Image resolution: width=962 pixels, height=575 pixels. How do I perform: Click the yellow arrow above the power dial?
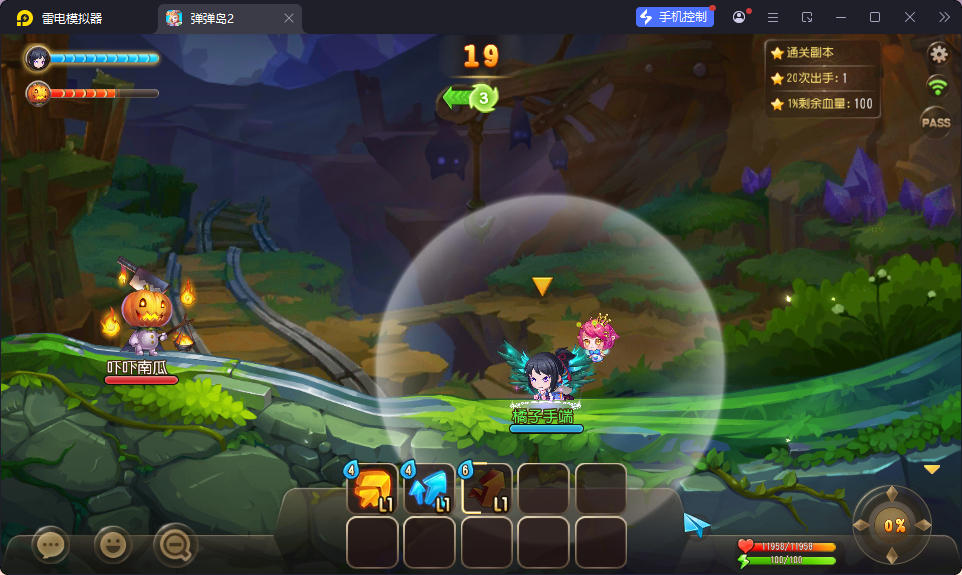pos(932,469)
